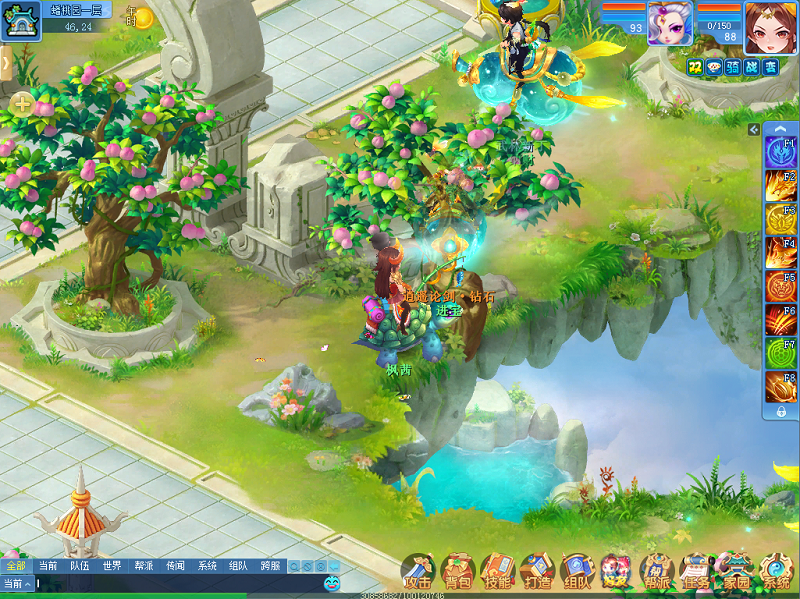Open the 系统 system menu
Image resolution: width=800 pixels, height=599 pixels.
(x=776, y=572)
